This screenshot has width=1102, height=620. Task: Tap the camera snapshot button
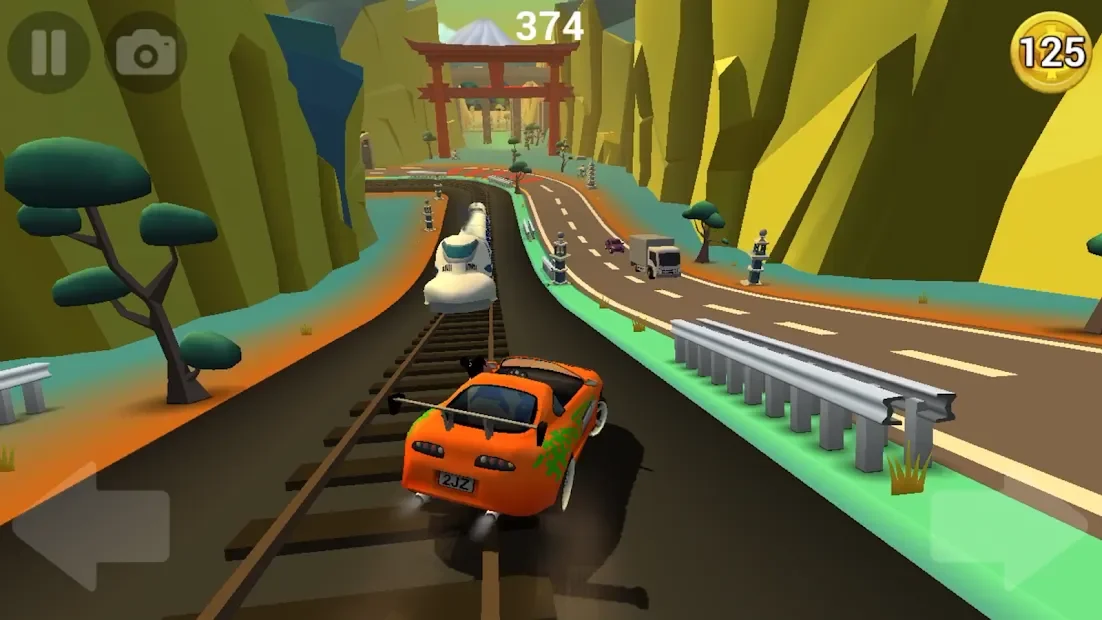click(x=145, y=52)
